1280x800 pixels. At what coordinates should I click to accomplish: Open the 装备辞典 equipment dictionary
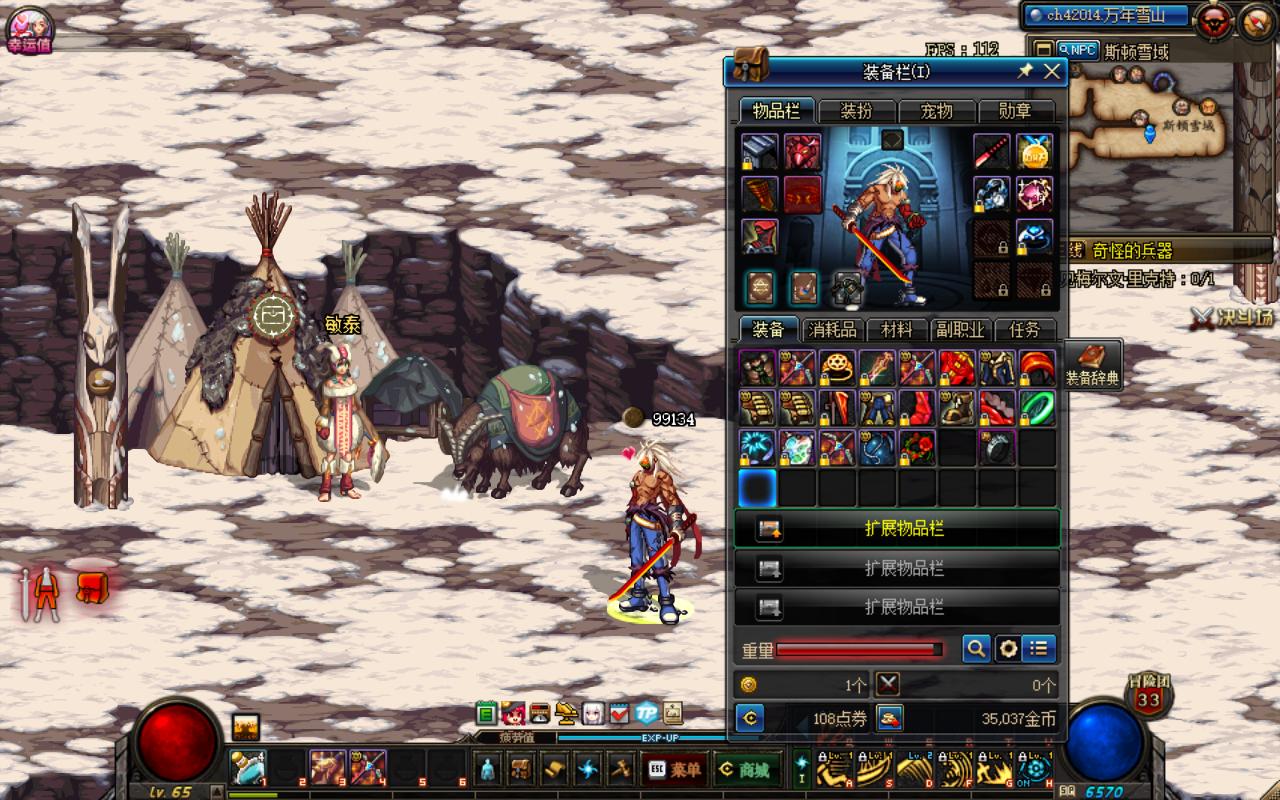point(1092,365)
